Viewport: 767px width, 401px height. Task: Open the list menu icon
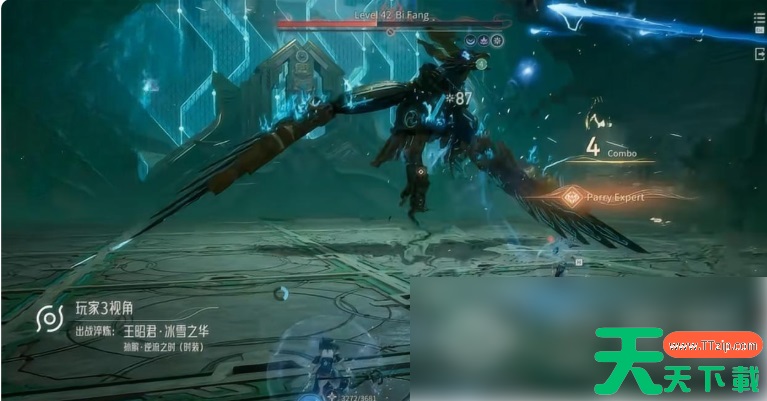tap(757, 19)
